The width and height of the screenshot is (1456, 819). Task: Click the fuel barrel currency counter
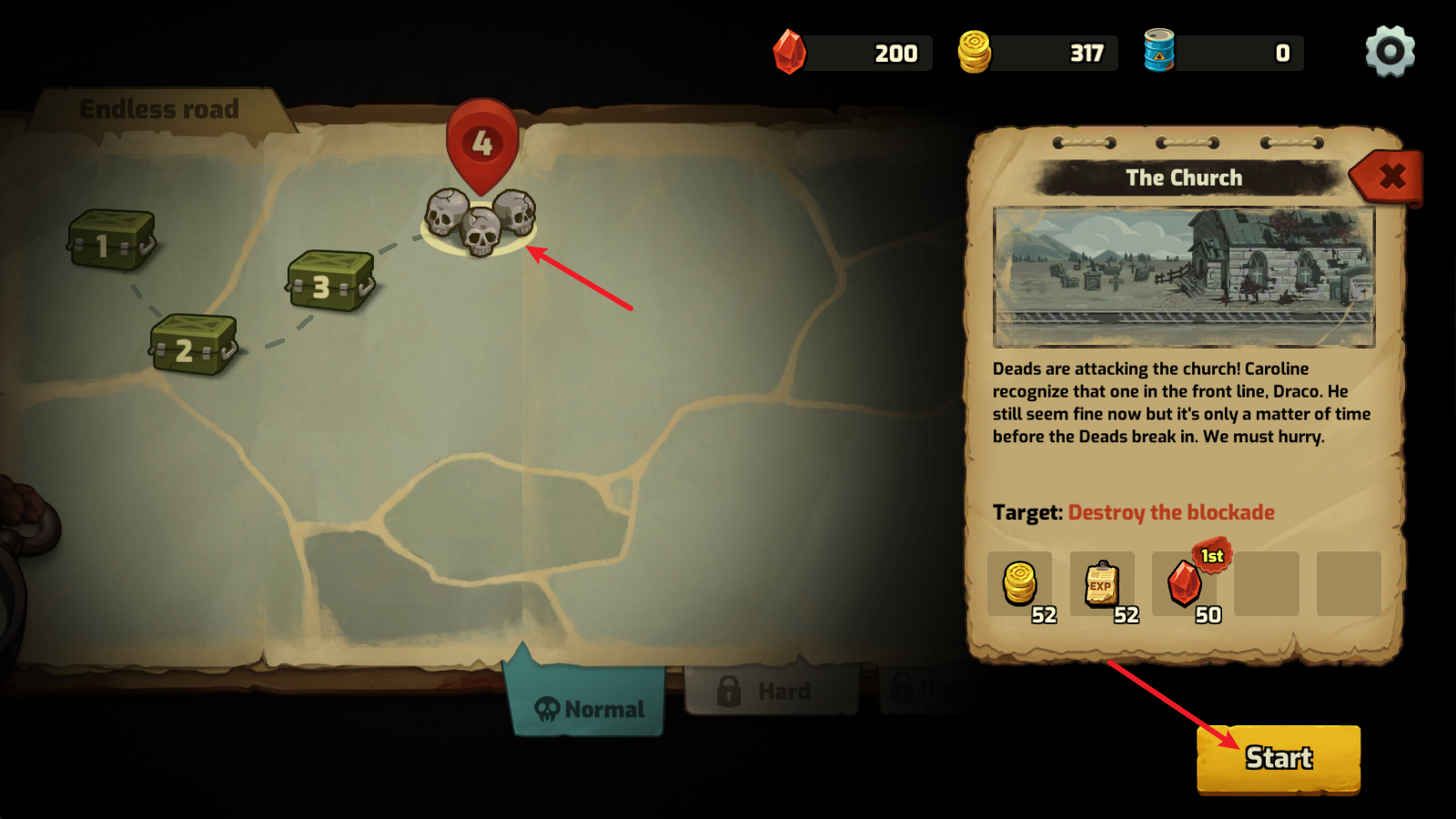click(1225, 53)
